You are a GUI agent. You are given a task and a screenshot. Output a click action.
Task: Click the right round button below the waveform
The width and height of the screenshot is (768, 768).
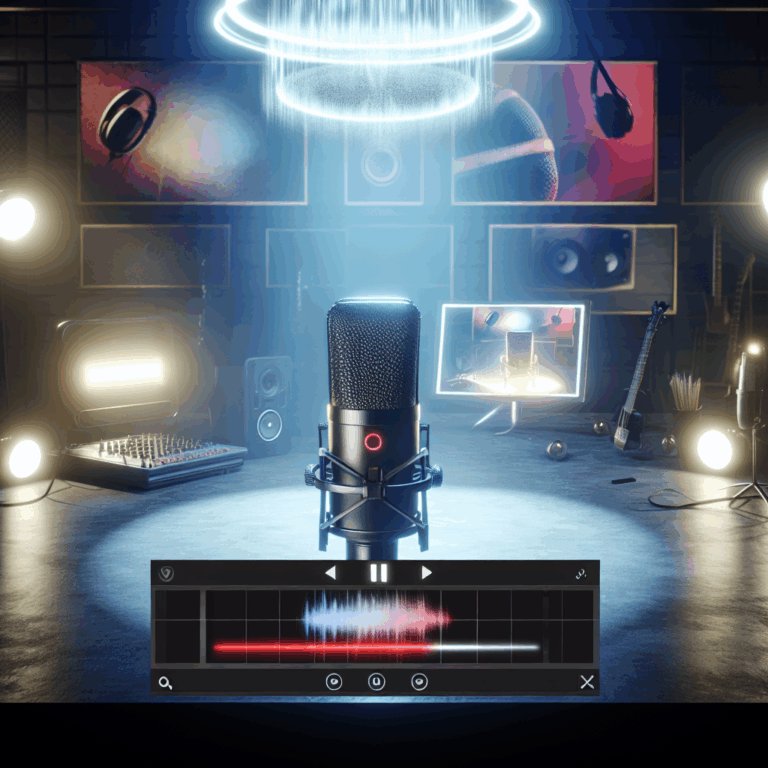tap(420, 682)
